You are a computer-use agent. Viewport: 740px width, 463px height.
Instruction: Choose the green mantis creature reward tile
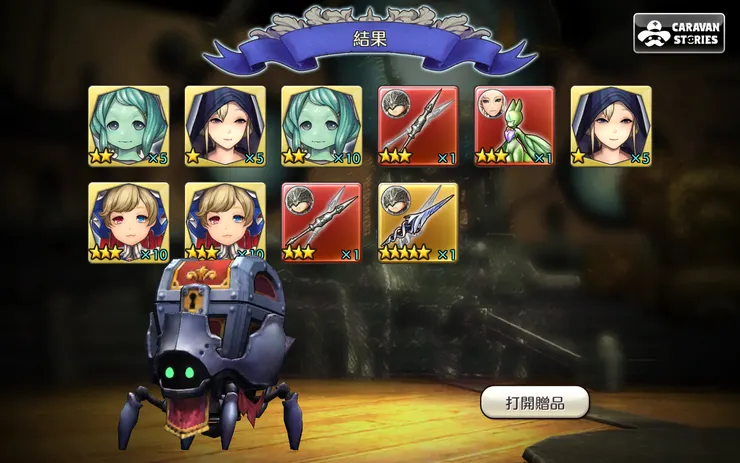click(x=514, y=126)
